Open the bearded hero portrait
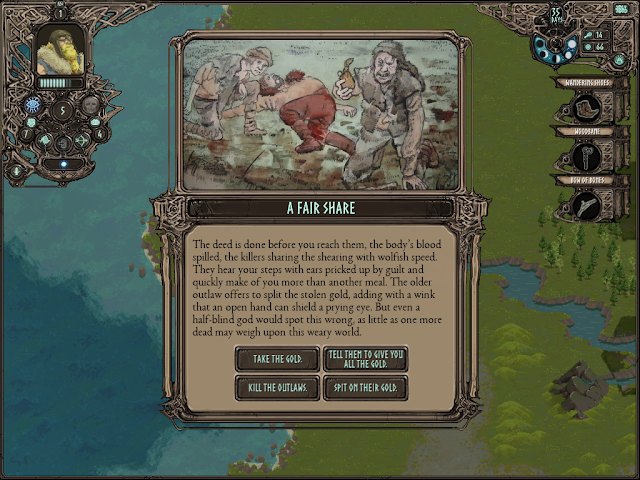This screenshot has width=640, height=480. coord(60,49)
